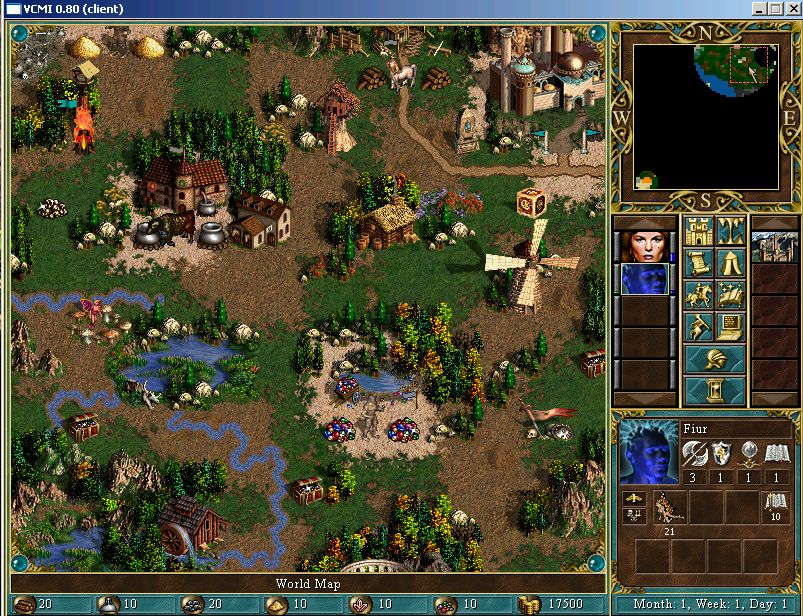Select next hero with the helmet button

coord(714,359)
